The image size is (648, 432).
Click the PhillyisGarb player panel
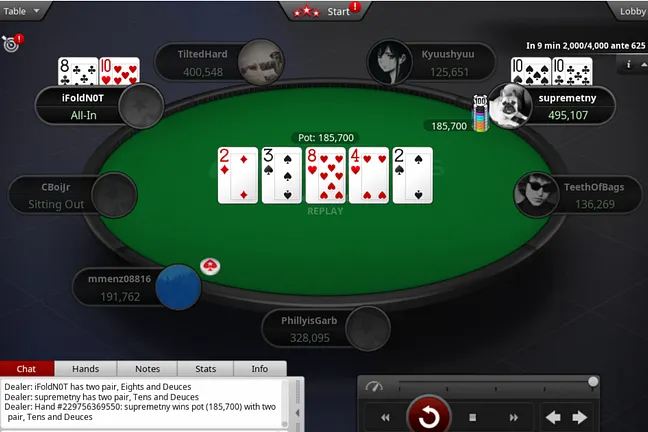click(323, 330)
